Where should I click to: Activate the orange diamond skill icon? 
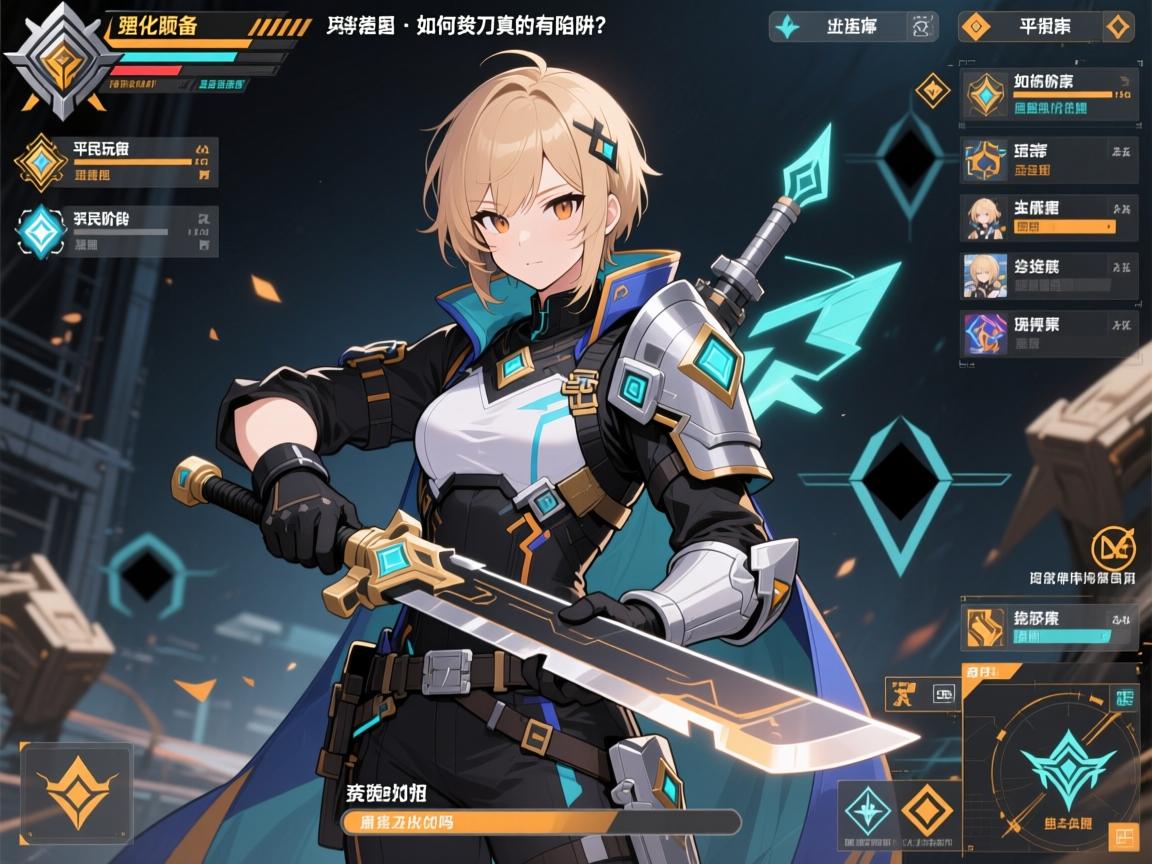tap(925, 810)
